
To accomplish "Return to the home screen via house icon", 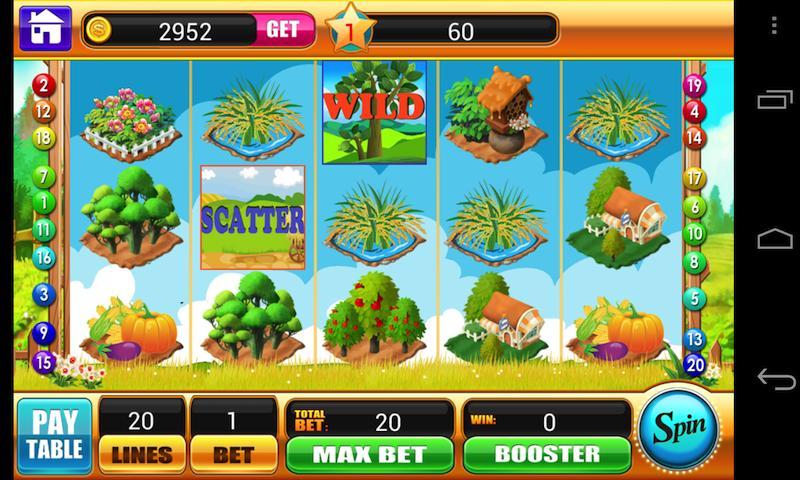I will point(44,29).
